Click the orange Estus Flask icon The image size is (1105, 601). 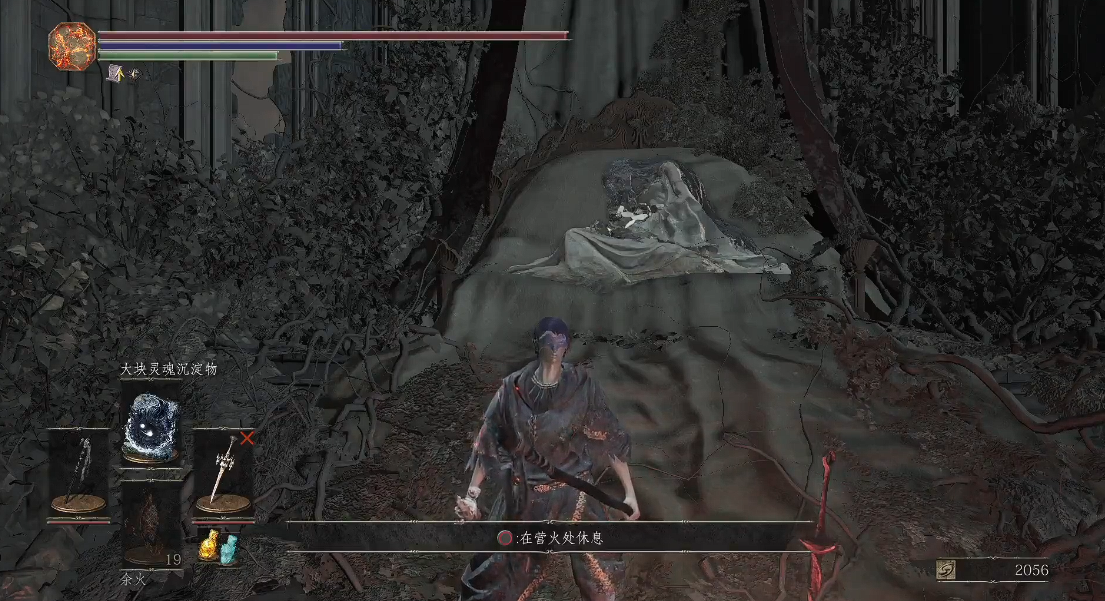click(x=209, y=545)
